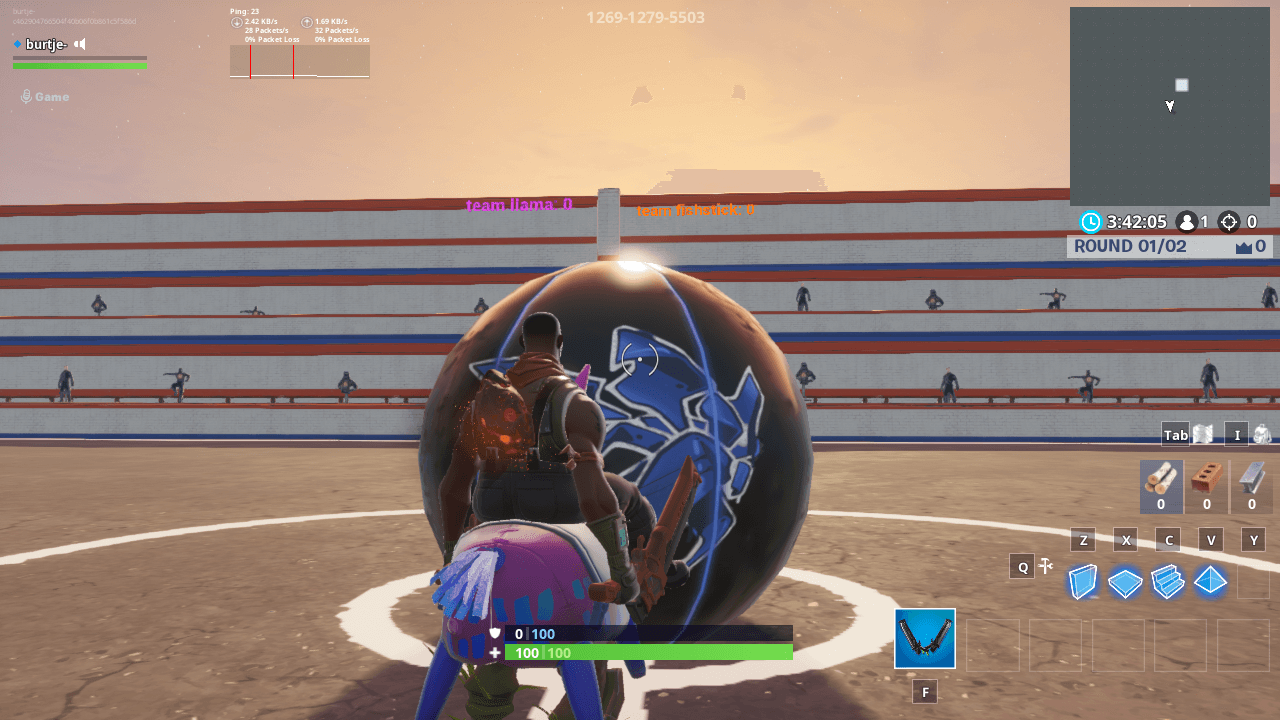The height and width of the screenshot is (720, 1280).
Task: Choose the floor build piece icon
Action: [x=1124, y=581]
